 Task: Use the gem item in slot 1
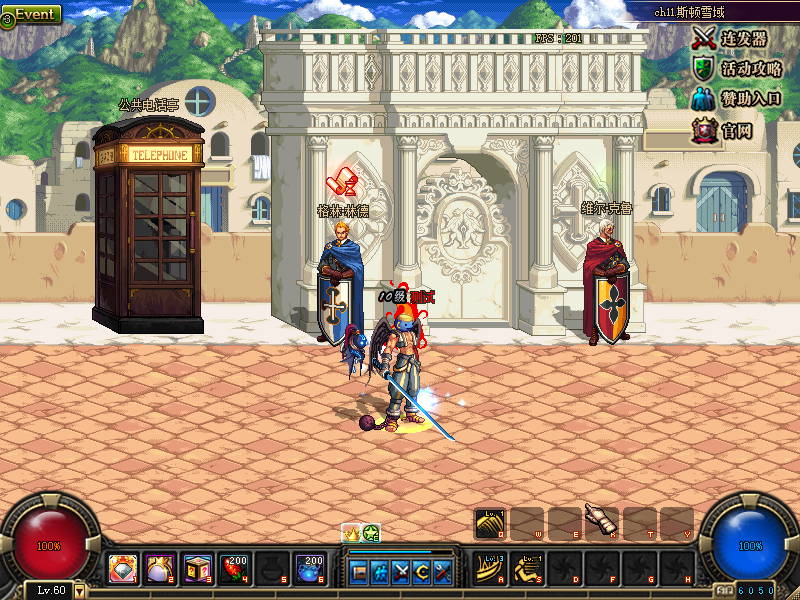[123, 569]
